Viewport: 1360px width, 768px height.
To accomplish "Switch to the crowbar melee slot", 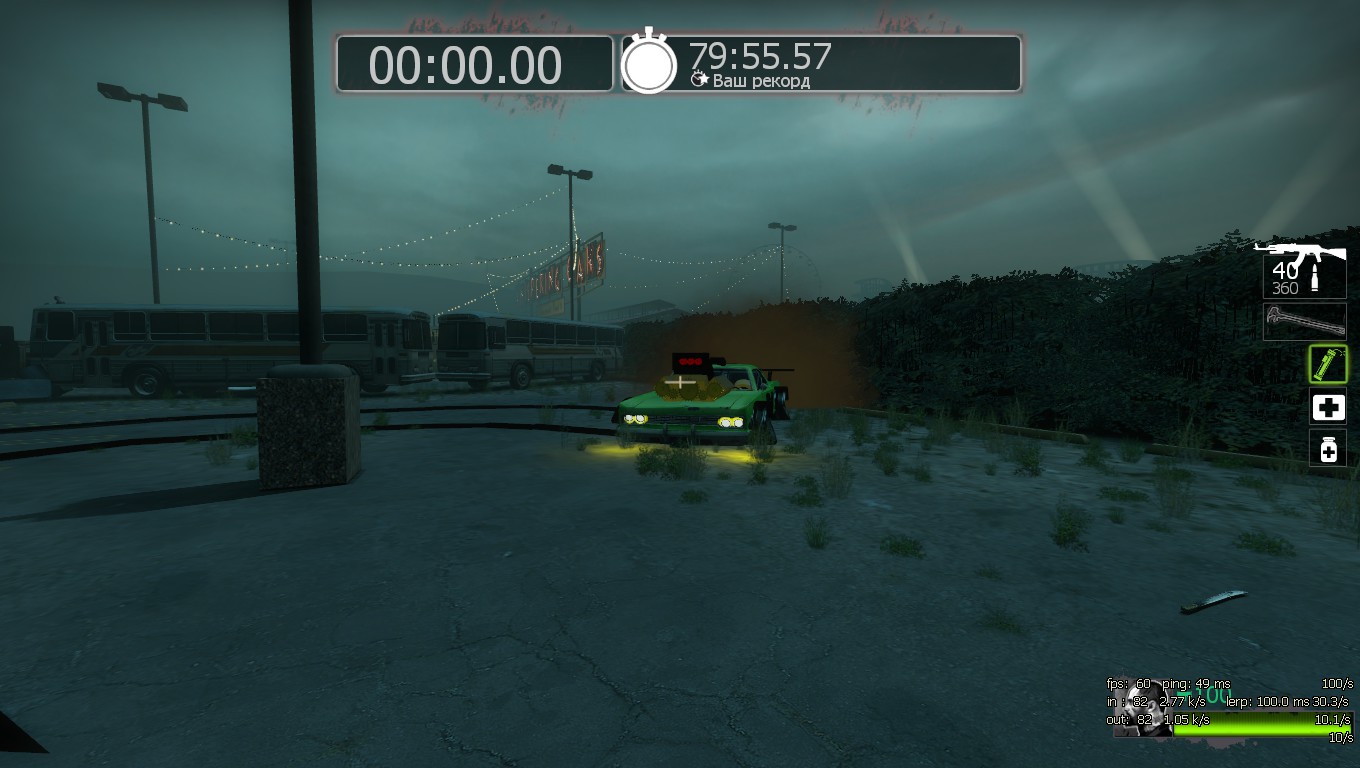I will (x=1304, y=322).
